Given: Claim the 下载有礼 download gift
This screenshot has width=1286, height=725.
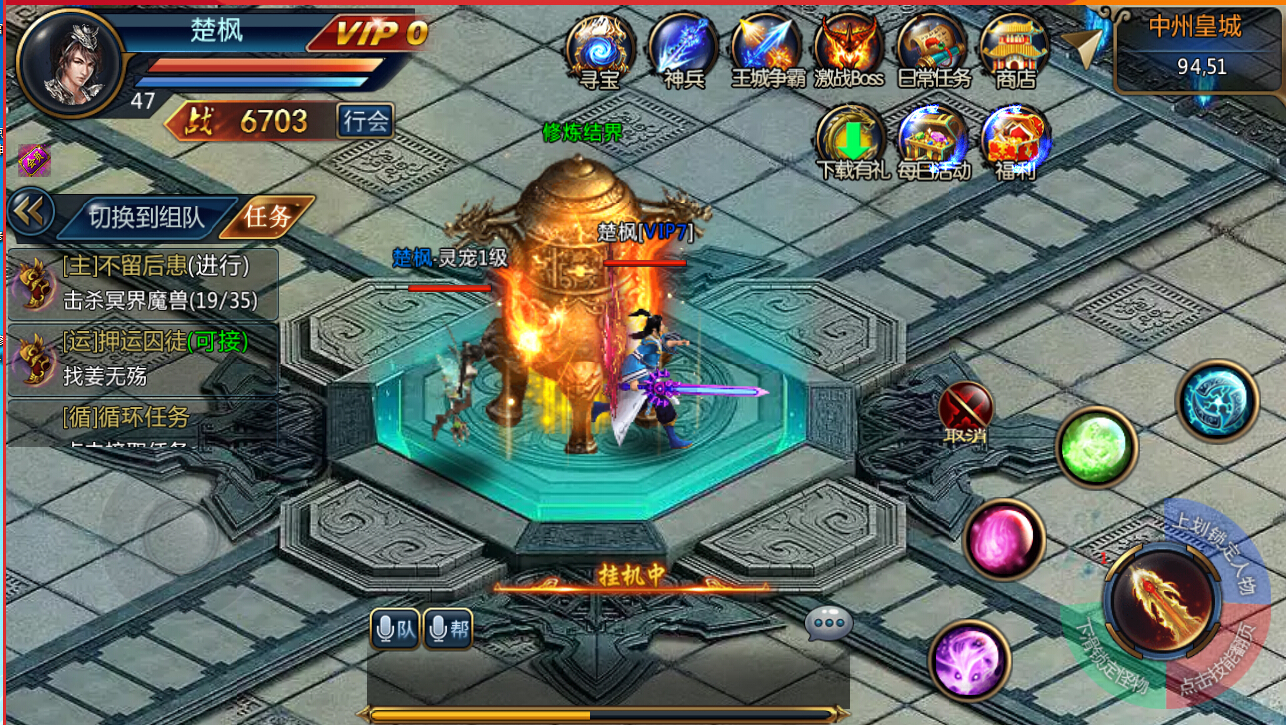Looking at the screenshot, I should [x=852, y=140].
